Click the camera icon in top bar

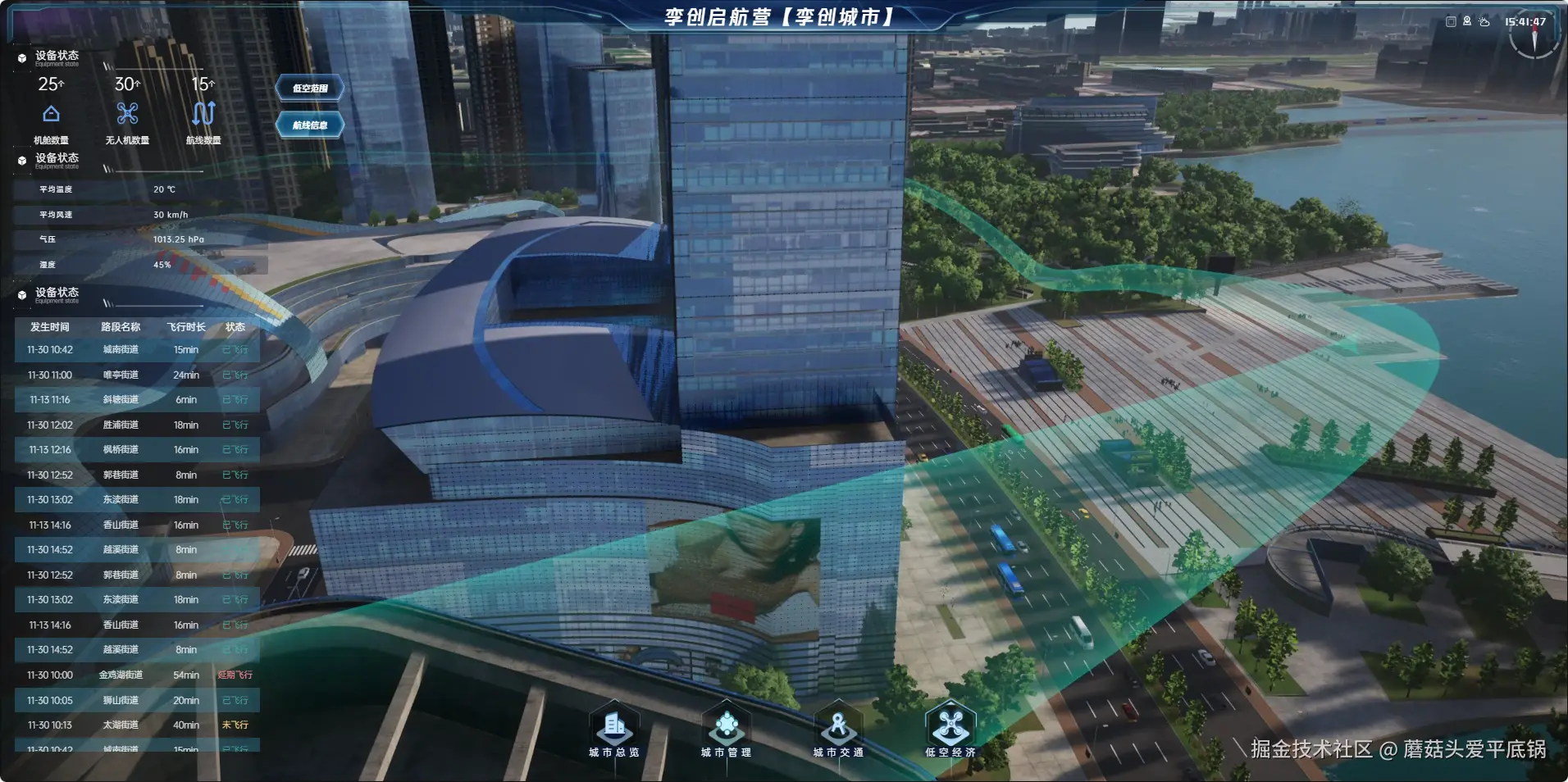(1467, 22)
